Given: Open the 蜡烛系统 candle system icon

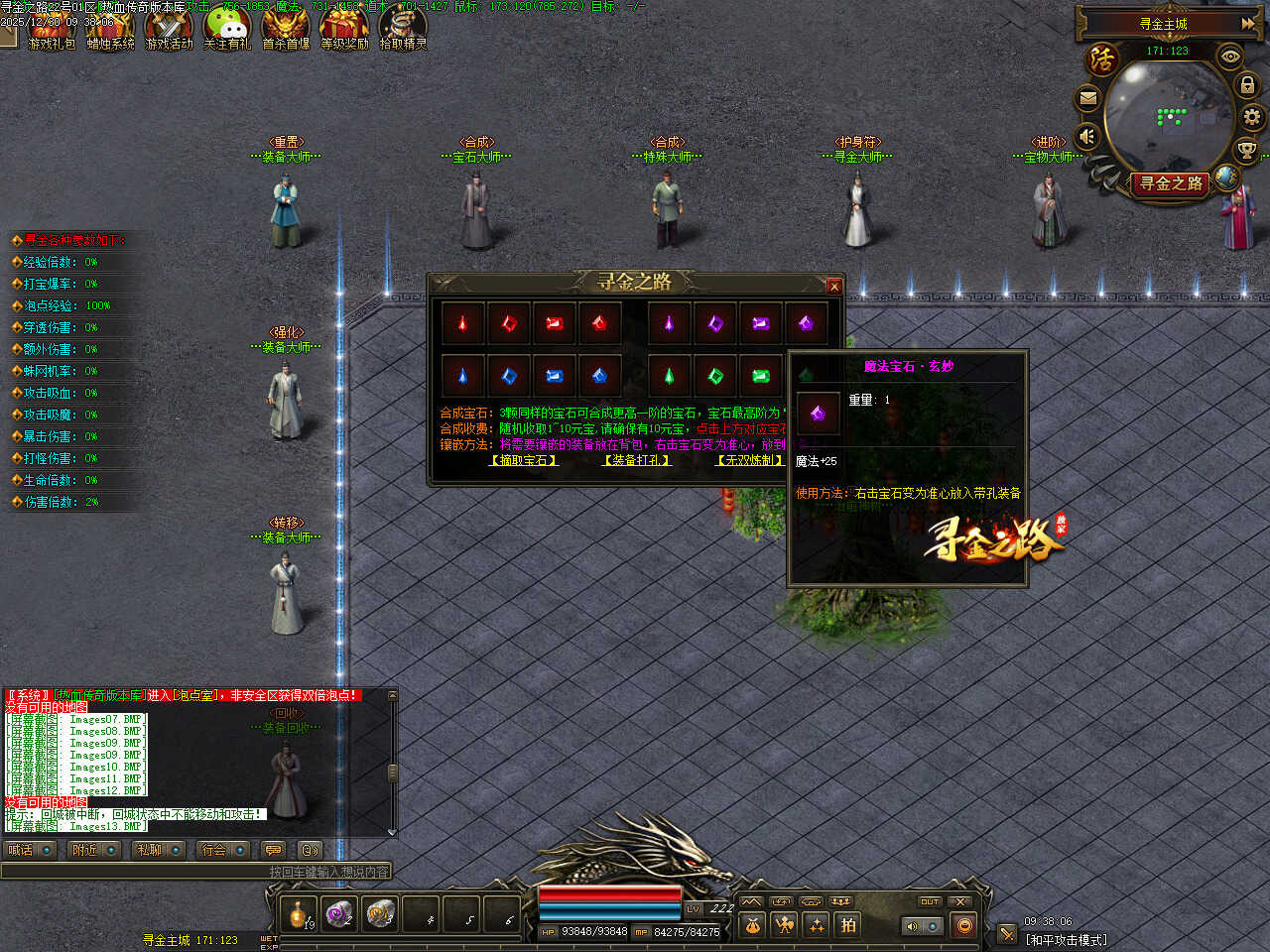Looking at the screenshot, I should pos(110,28).
